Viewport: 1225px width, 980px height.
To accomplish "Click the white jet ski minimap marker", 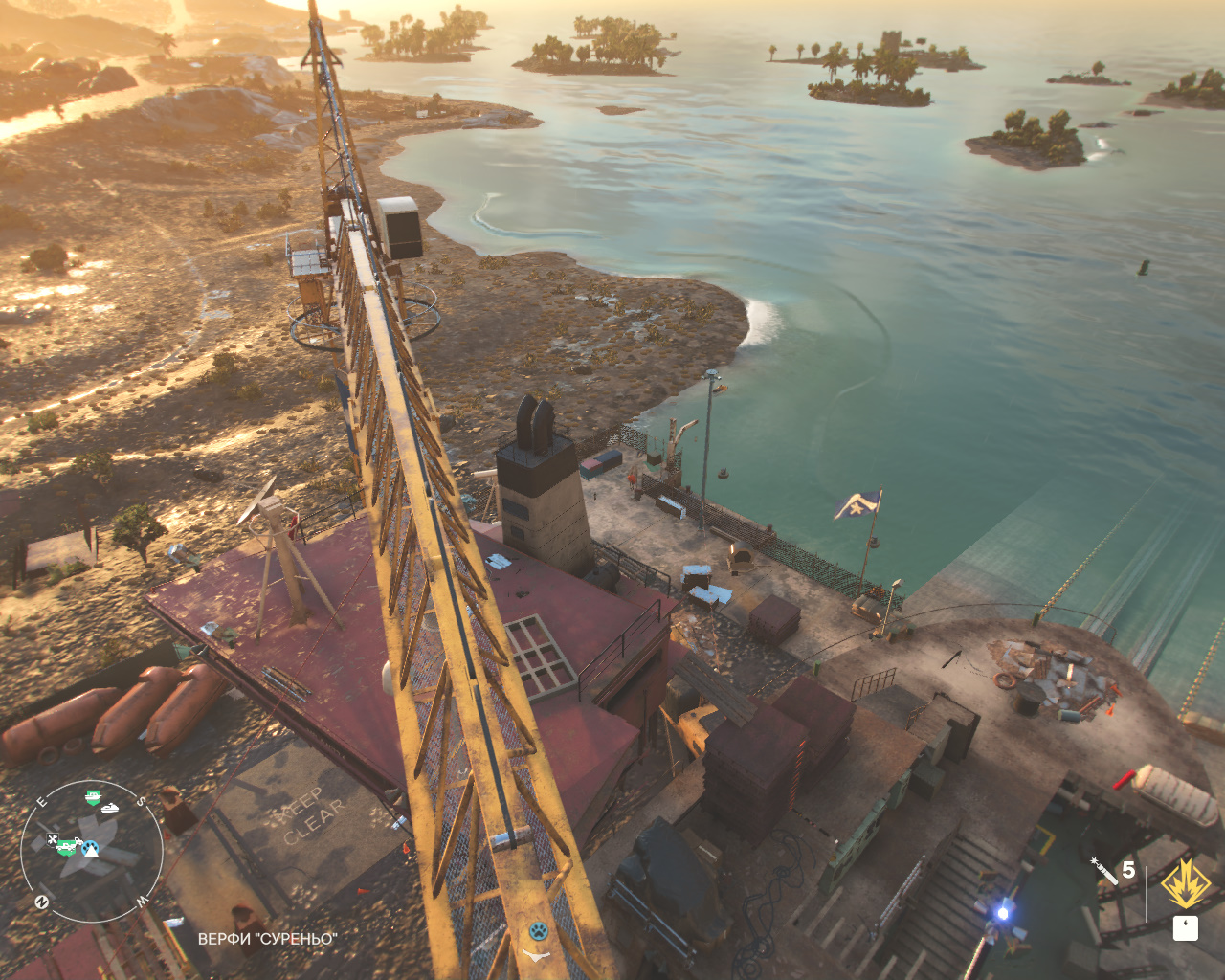I will click(111, 808).
